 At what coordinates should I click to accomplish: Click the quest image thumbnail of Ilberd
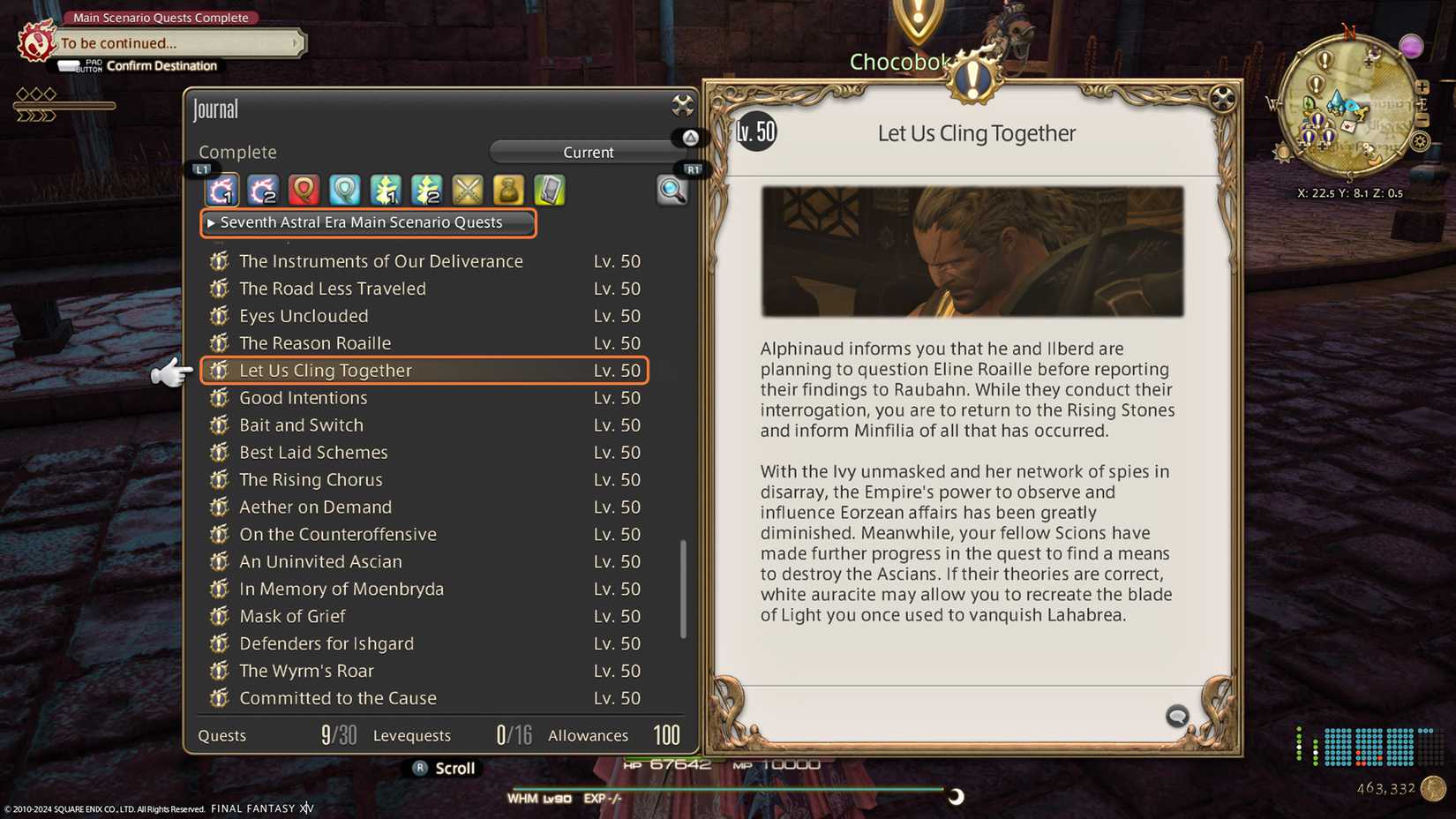973,252
